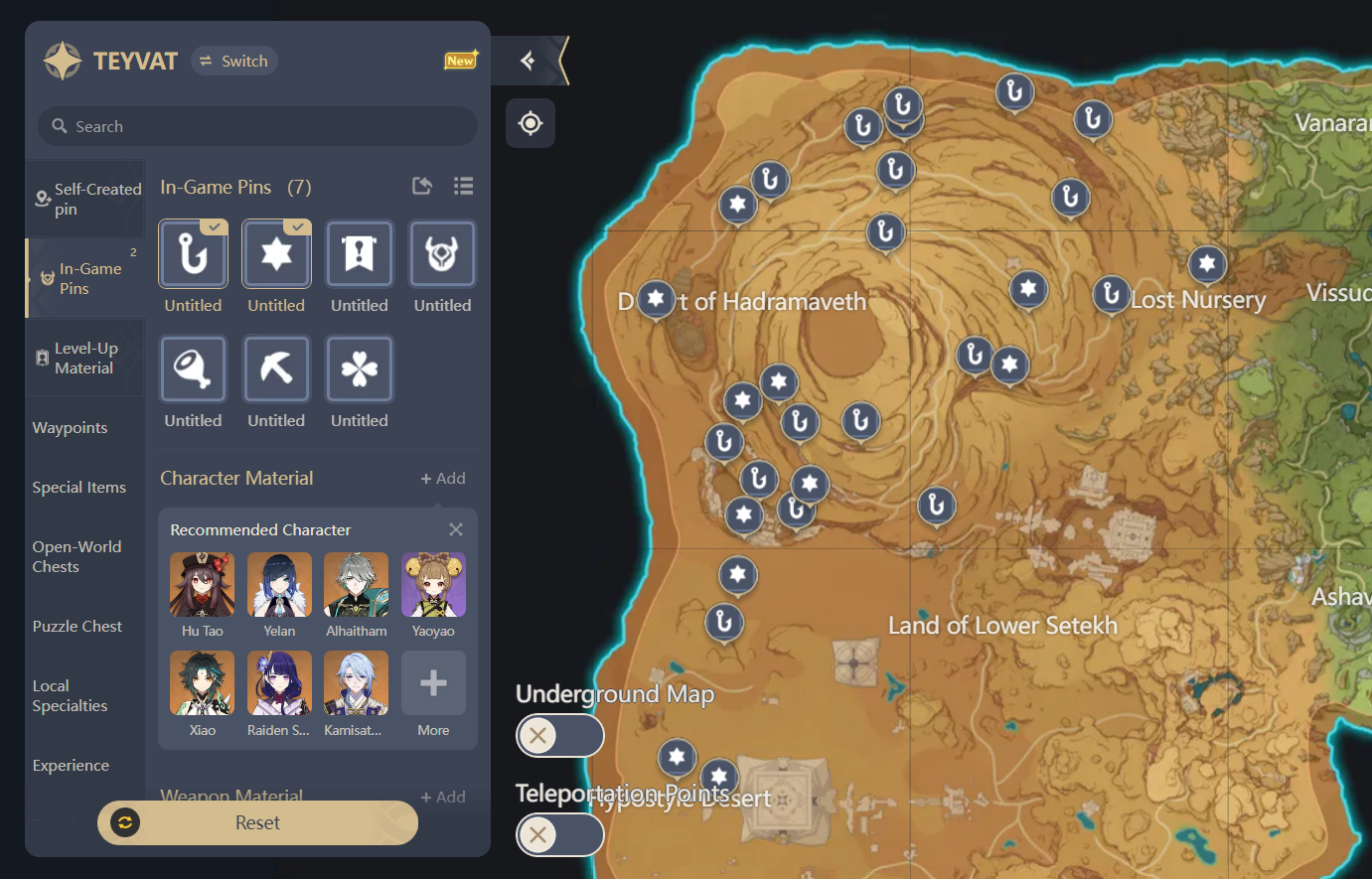Select the Hu Tao character thumbnail
1372x879 pixels.
click(202, 585)
